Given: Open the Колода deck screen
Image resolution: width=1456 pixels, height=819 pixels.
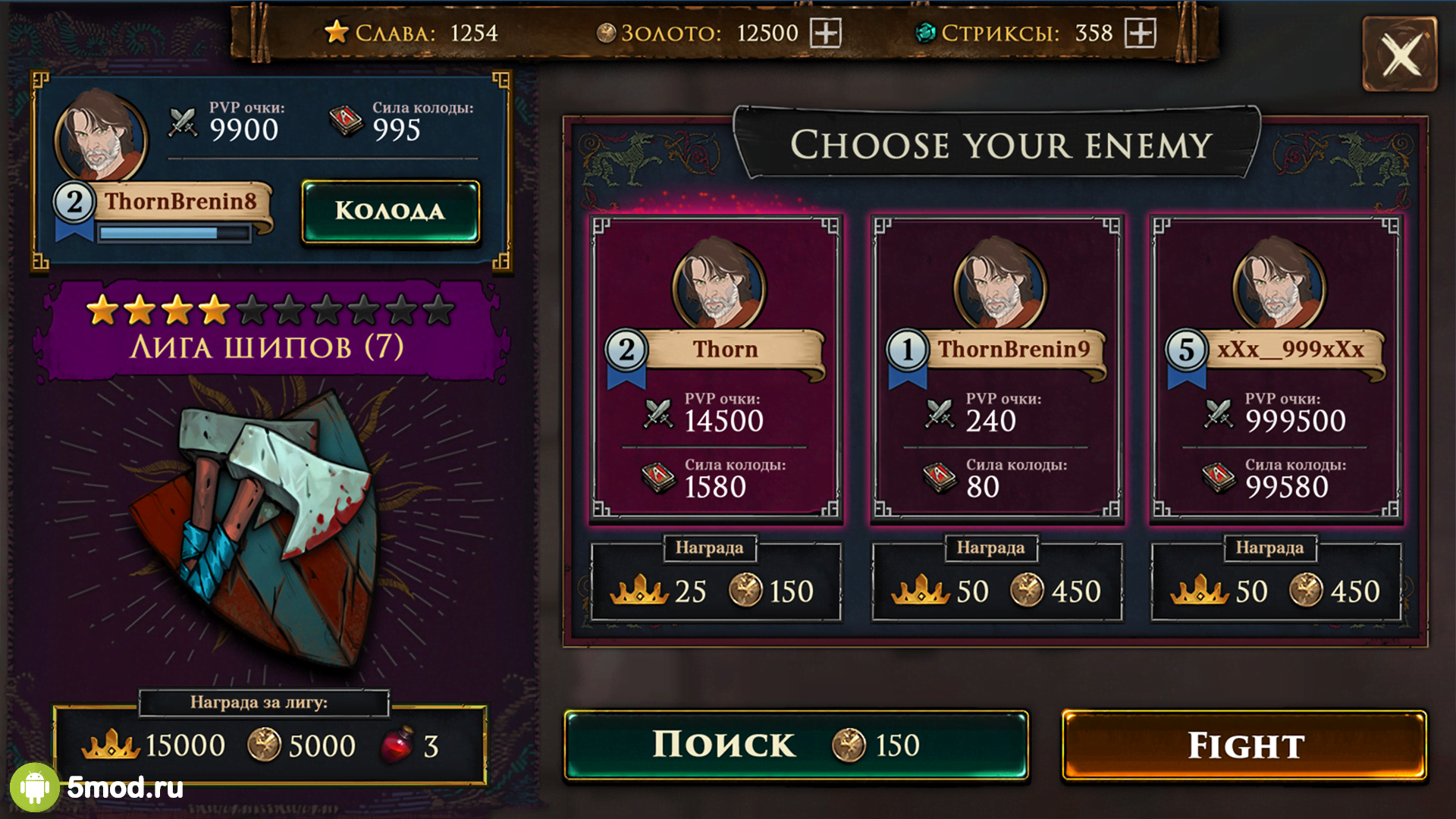Looking at the screenshot, I should (x=391, y=212).
